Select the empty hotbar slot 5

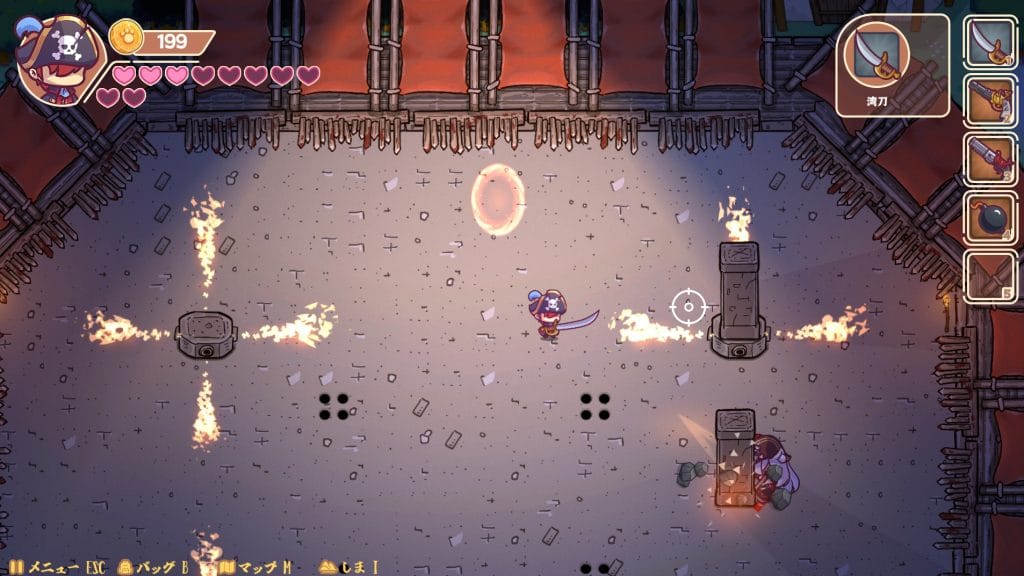click(x=990, y=274)
